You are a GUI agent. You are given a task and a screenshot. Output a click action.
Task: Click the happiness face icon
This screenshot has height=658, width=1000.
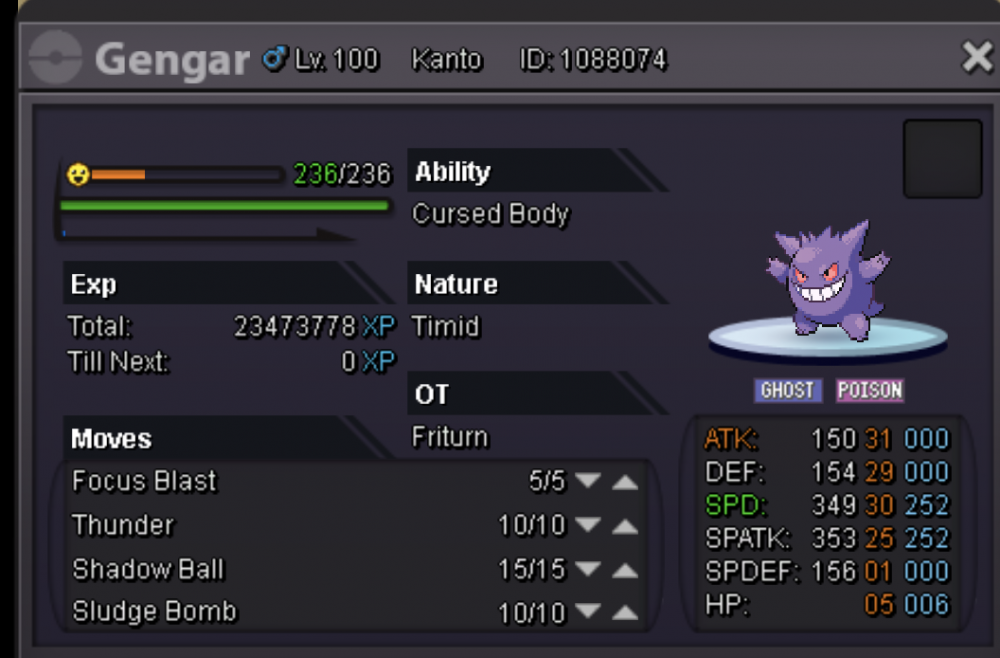click(78, 175)
